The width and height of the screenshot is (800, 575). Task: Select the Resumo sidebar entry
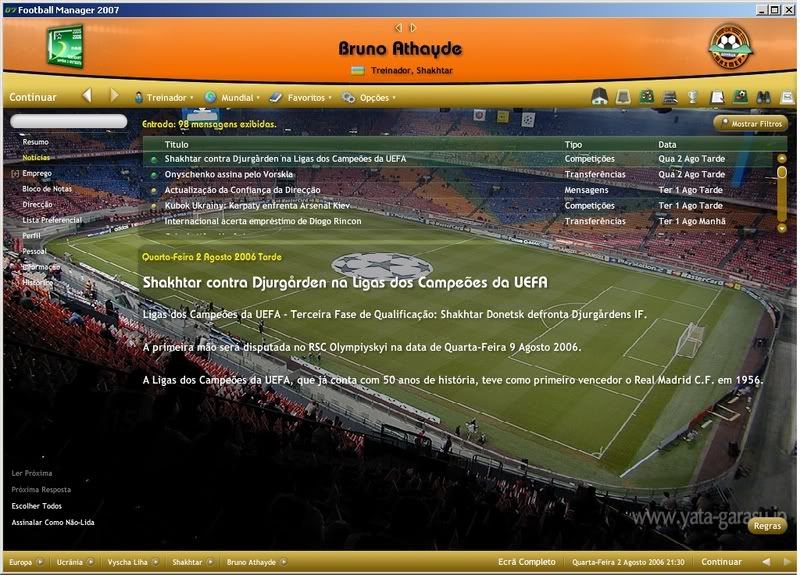(x=36, y=142)
